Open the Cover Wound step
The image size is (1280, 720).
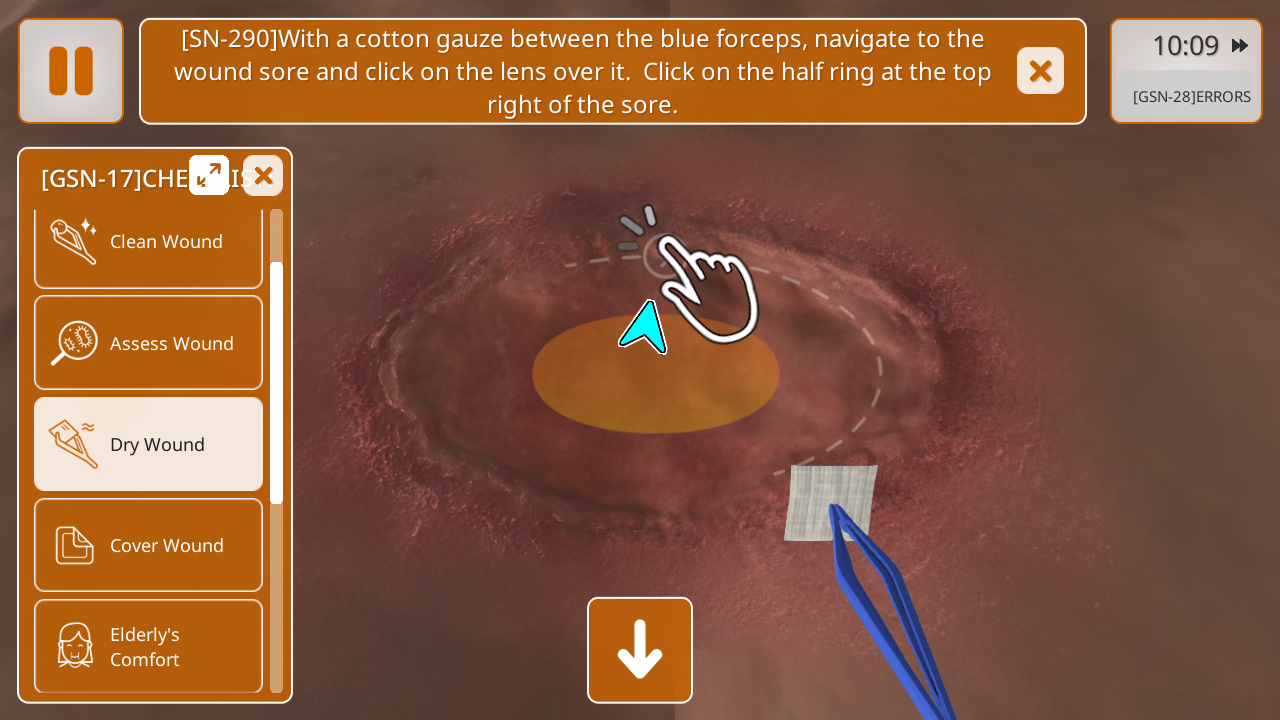tap(148, 545)
